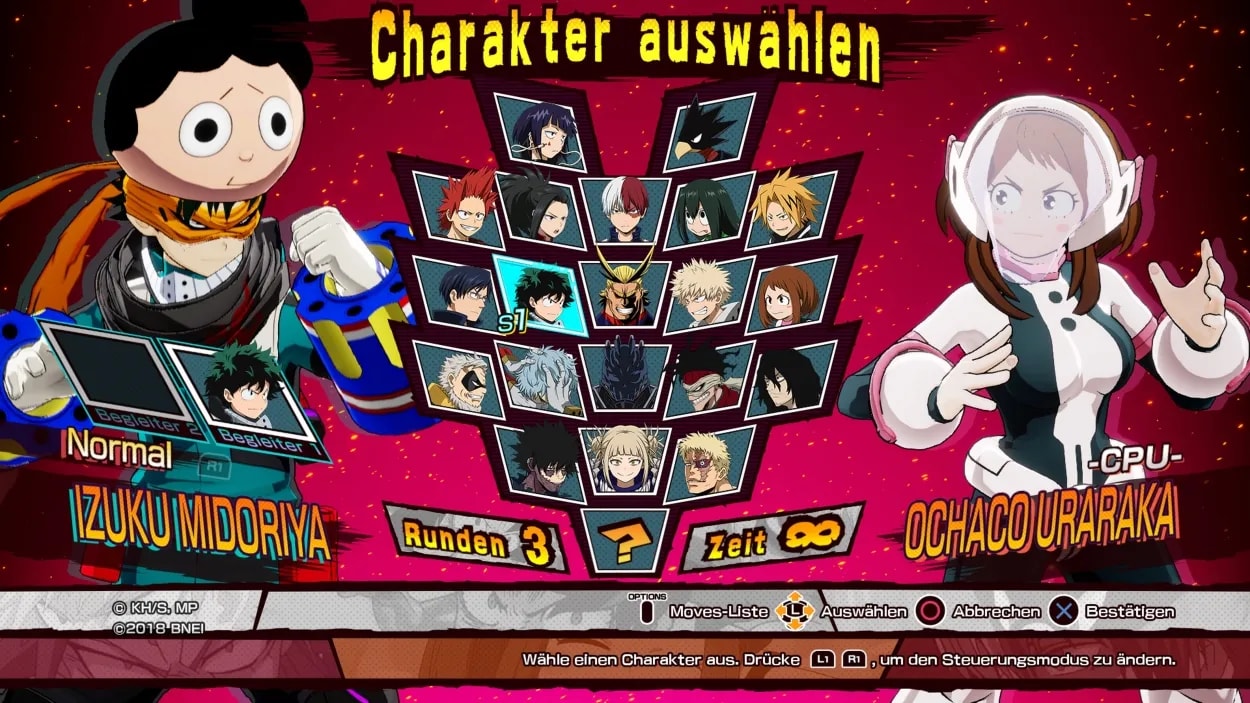
Task: Select the highlighted Izuku Midoriya tile
Action: pos(538,293)
